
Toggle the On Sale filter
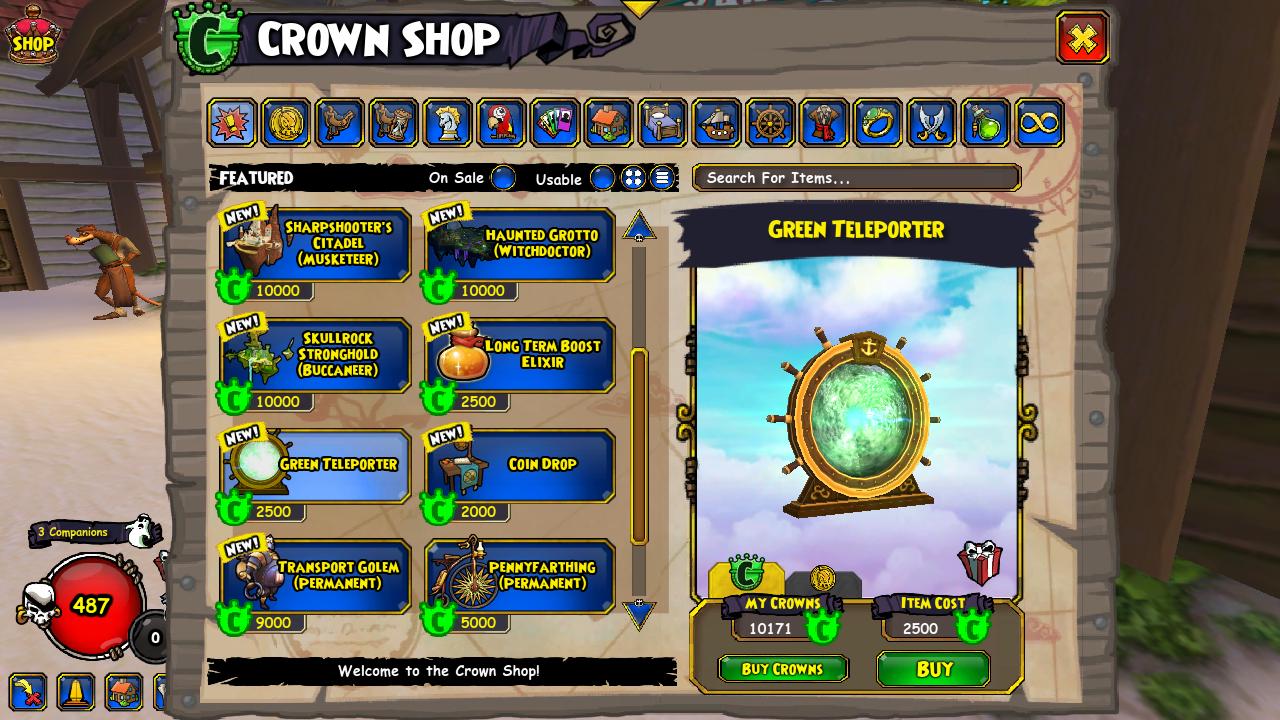503,178
